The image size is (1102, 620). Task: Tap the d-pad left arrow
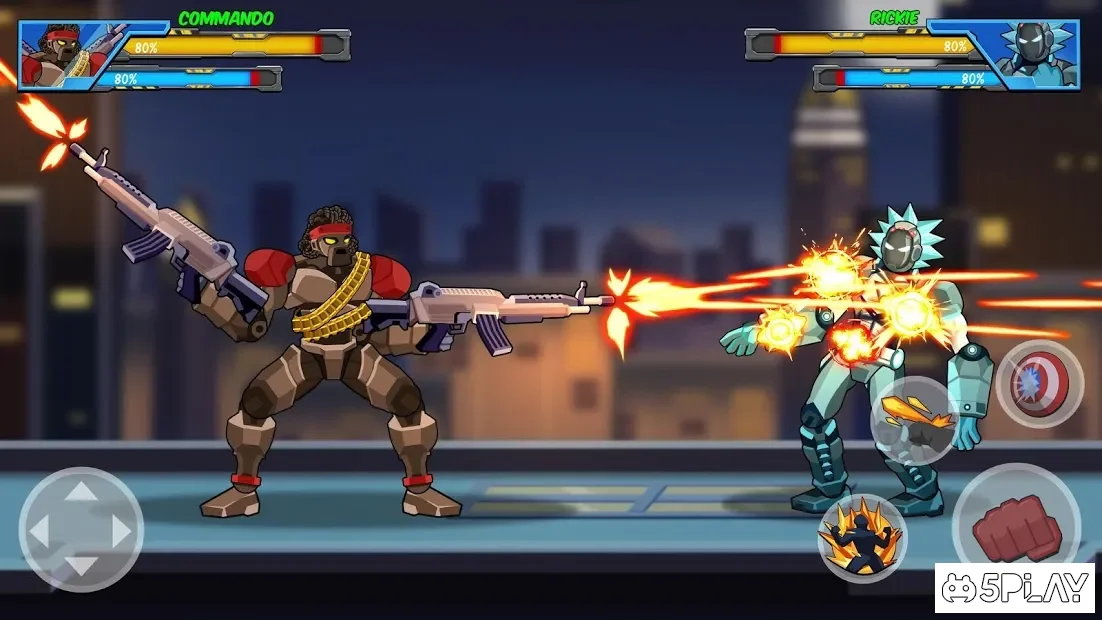pos(40,530)
